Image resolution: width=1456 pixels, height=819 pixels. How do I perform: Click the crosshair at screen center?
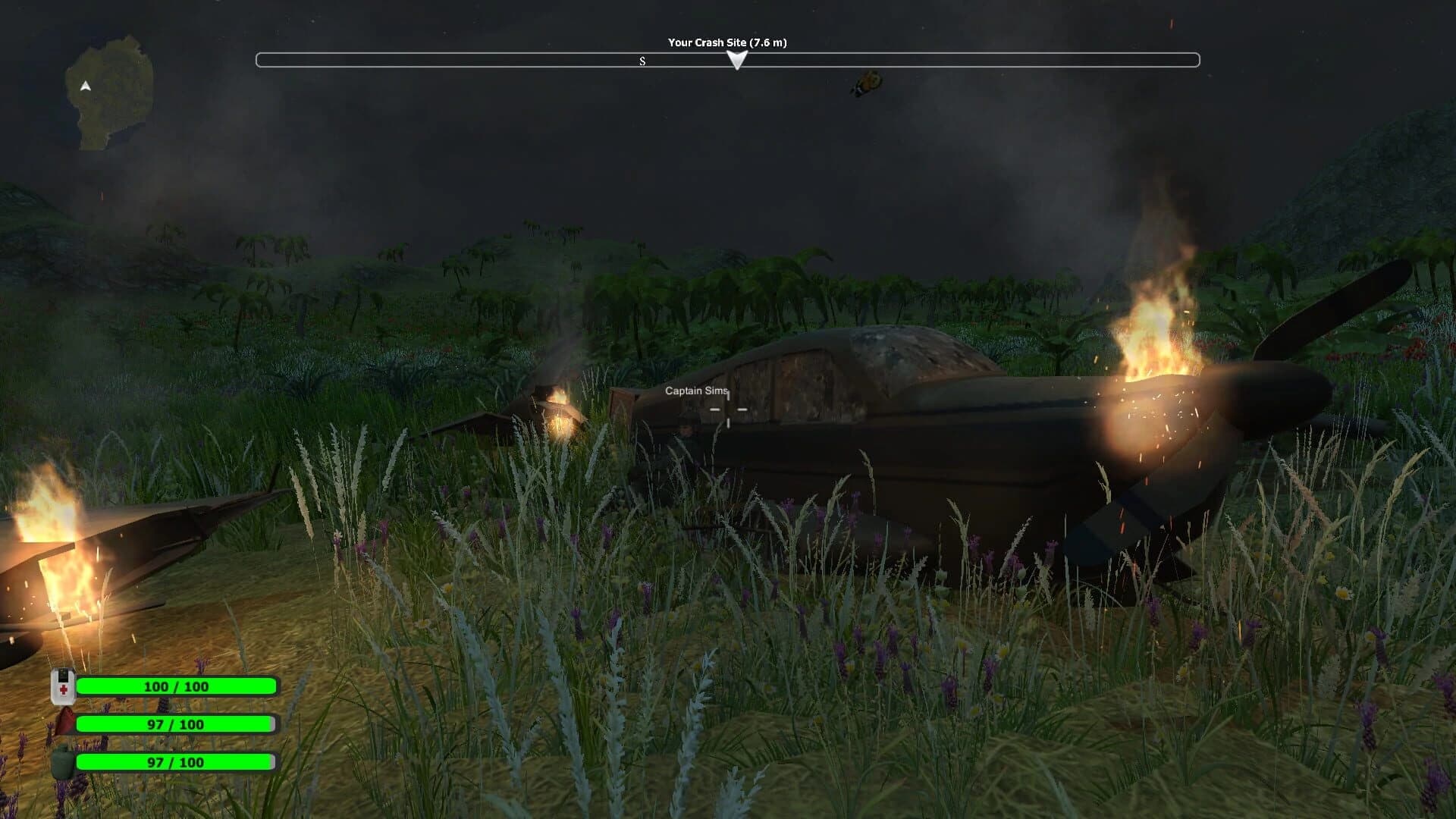[728, 409]
